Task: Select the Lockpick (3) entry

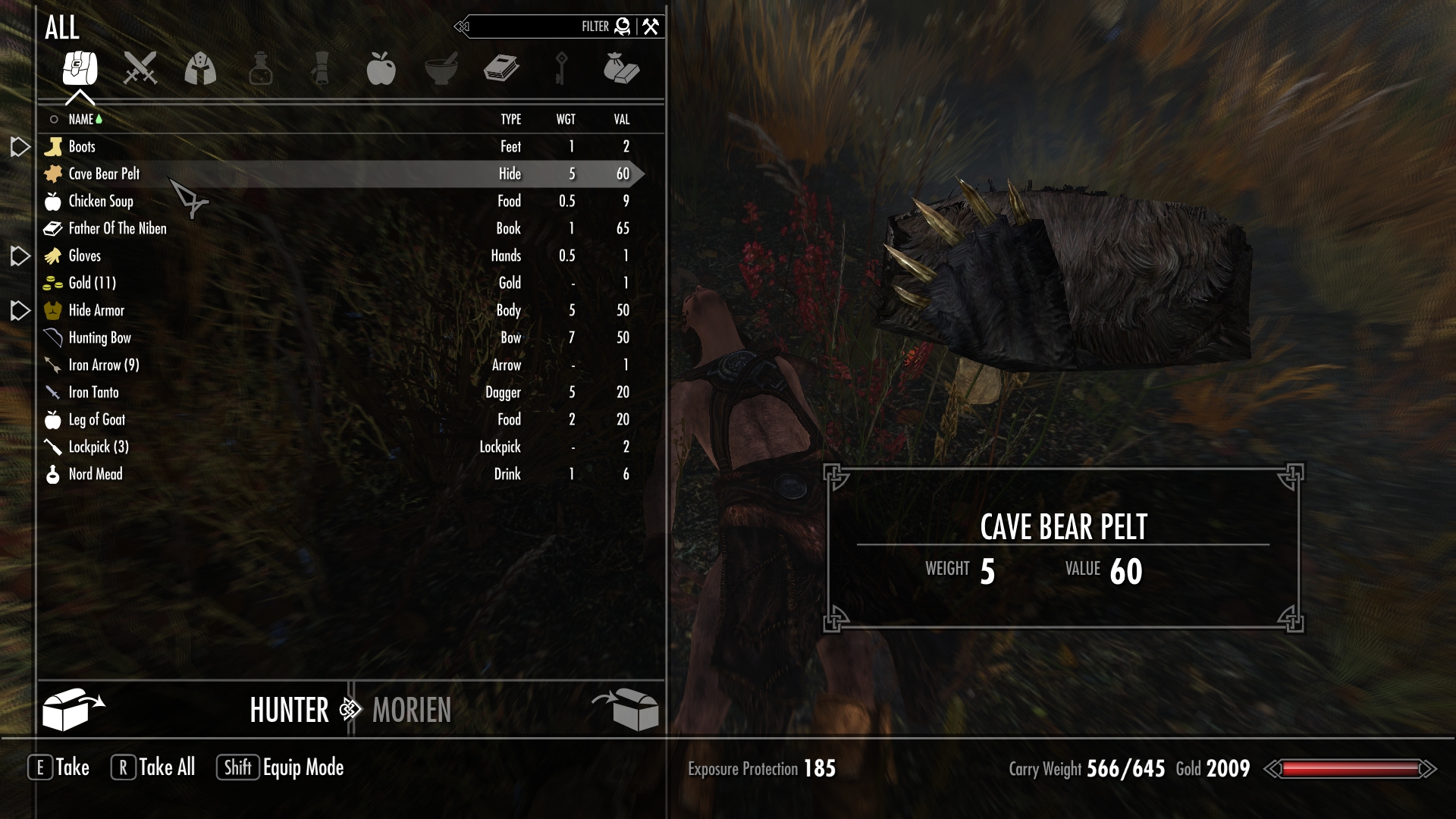Action: pos(99,447)
